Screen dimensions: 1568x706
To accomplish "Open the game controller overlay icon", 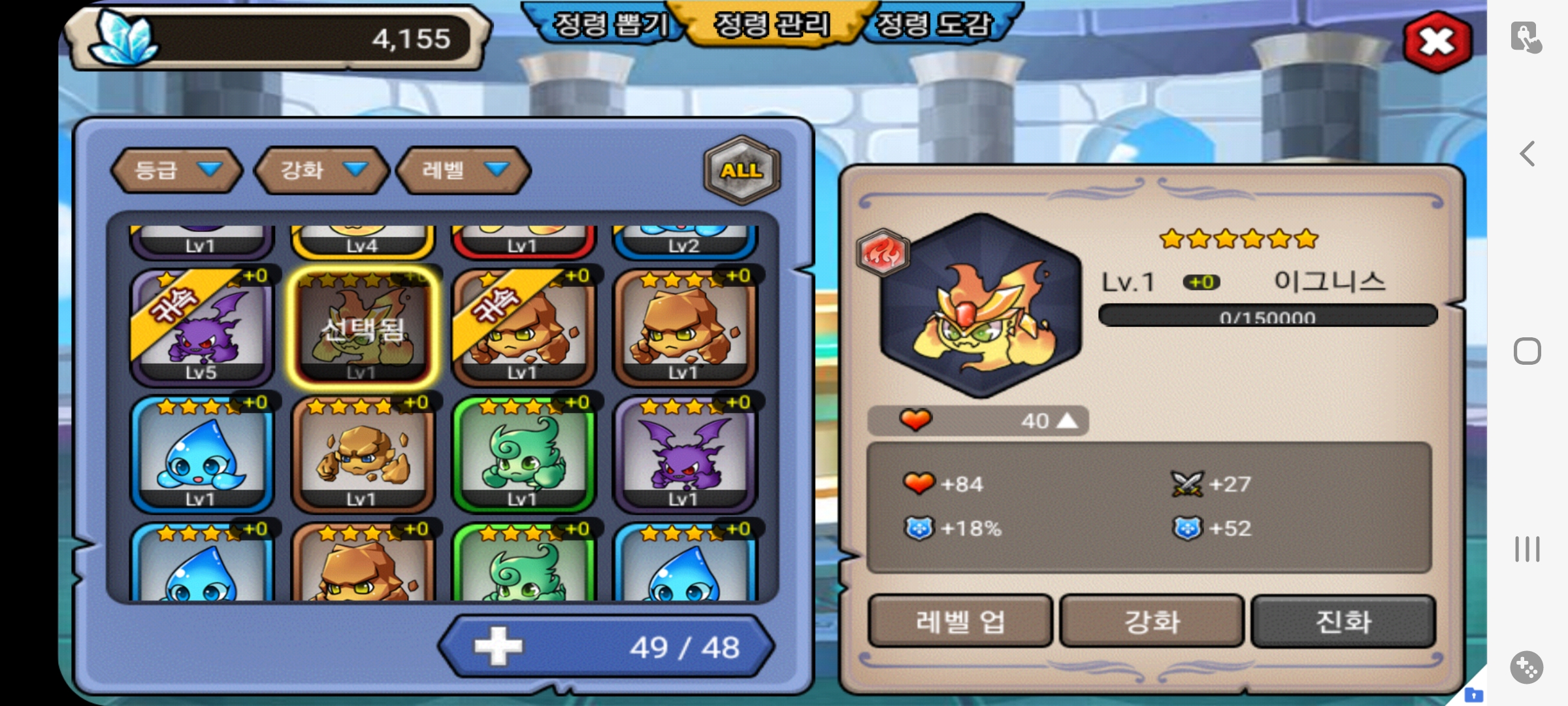I will (1526, 667).
